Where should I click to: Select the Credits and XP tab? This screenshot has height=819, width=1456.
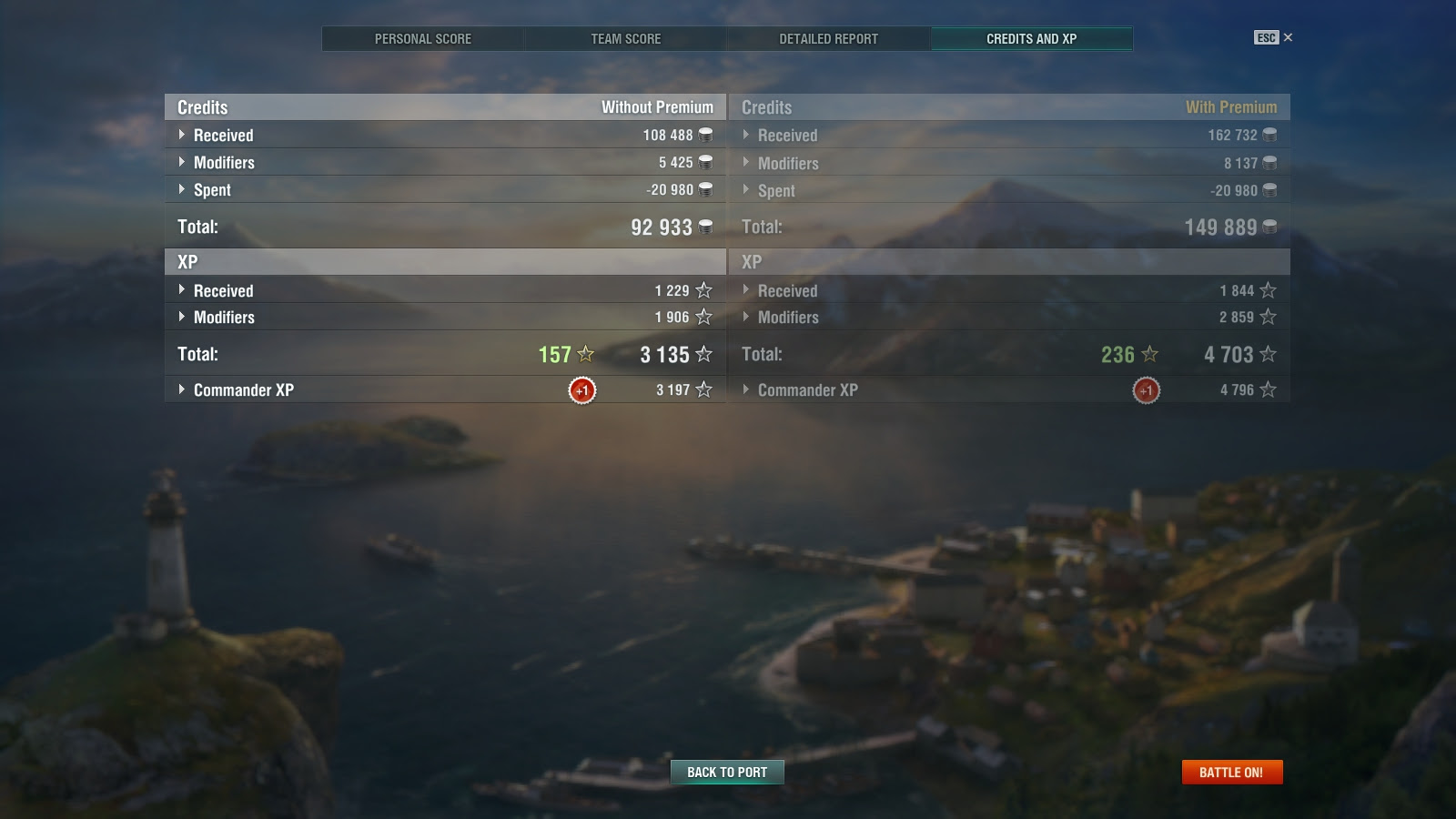(x=1031, y=38)
